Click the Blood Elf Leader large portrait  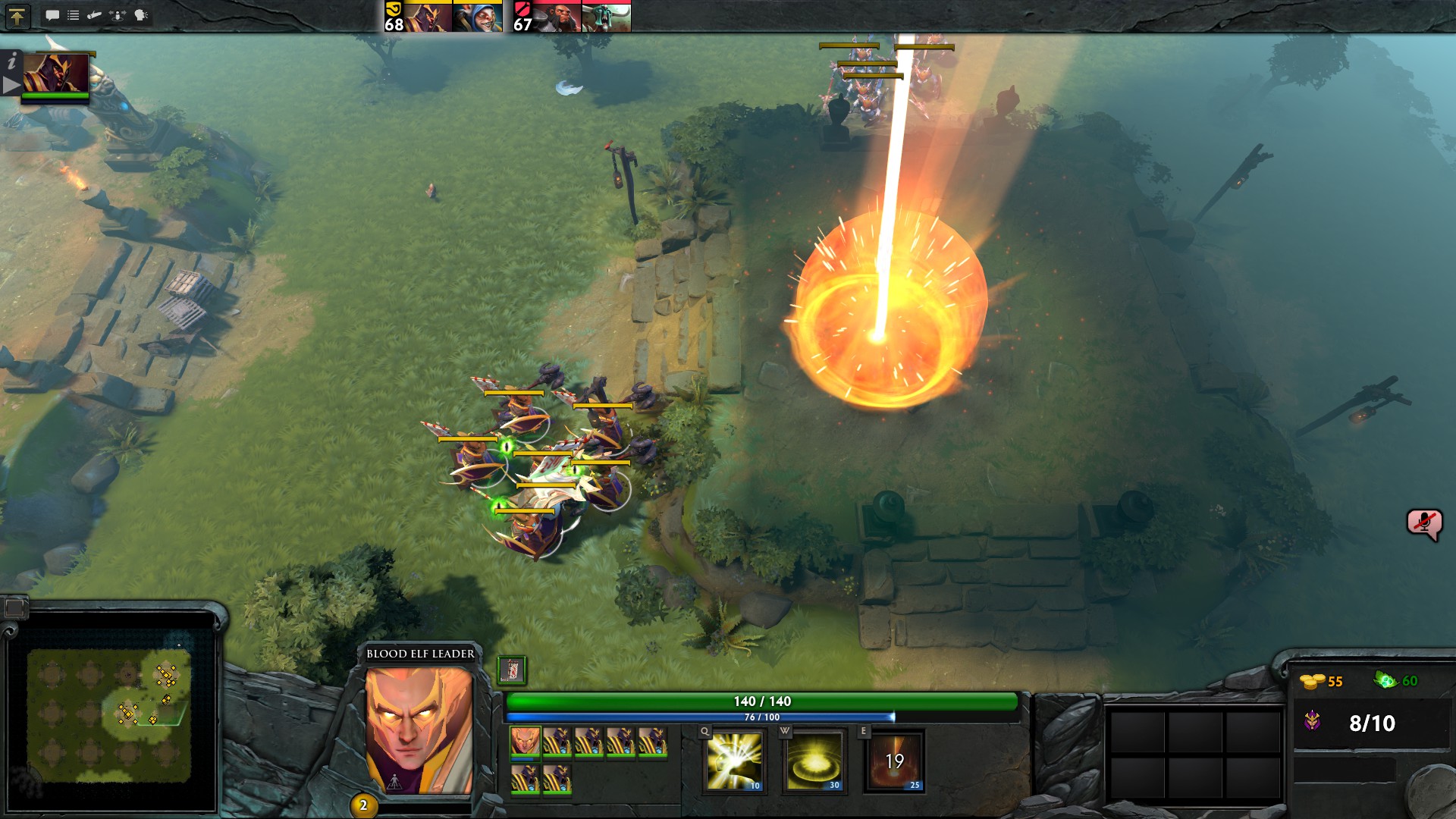[x=419, y=730]
